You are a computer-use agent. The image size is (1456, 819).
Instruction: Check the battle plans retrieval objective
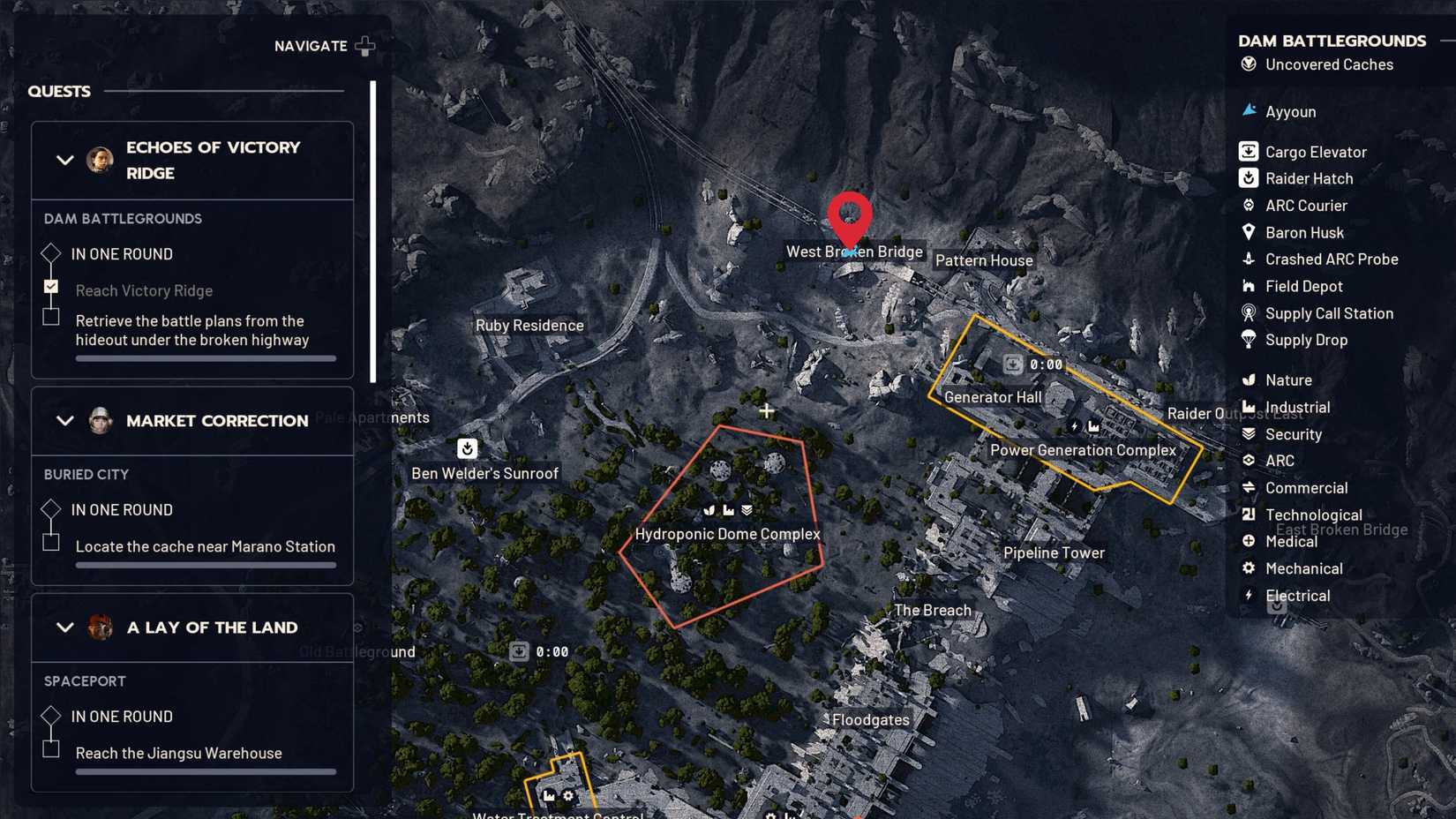pos(50,316)
